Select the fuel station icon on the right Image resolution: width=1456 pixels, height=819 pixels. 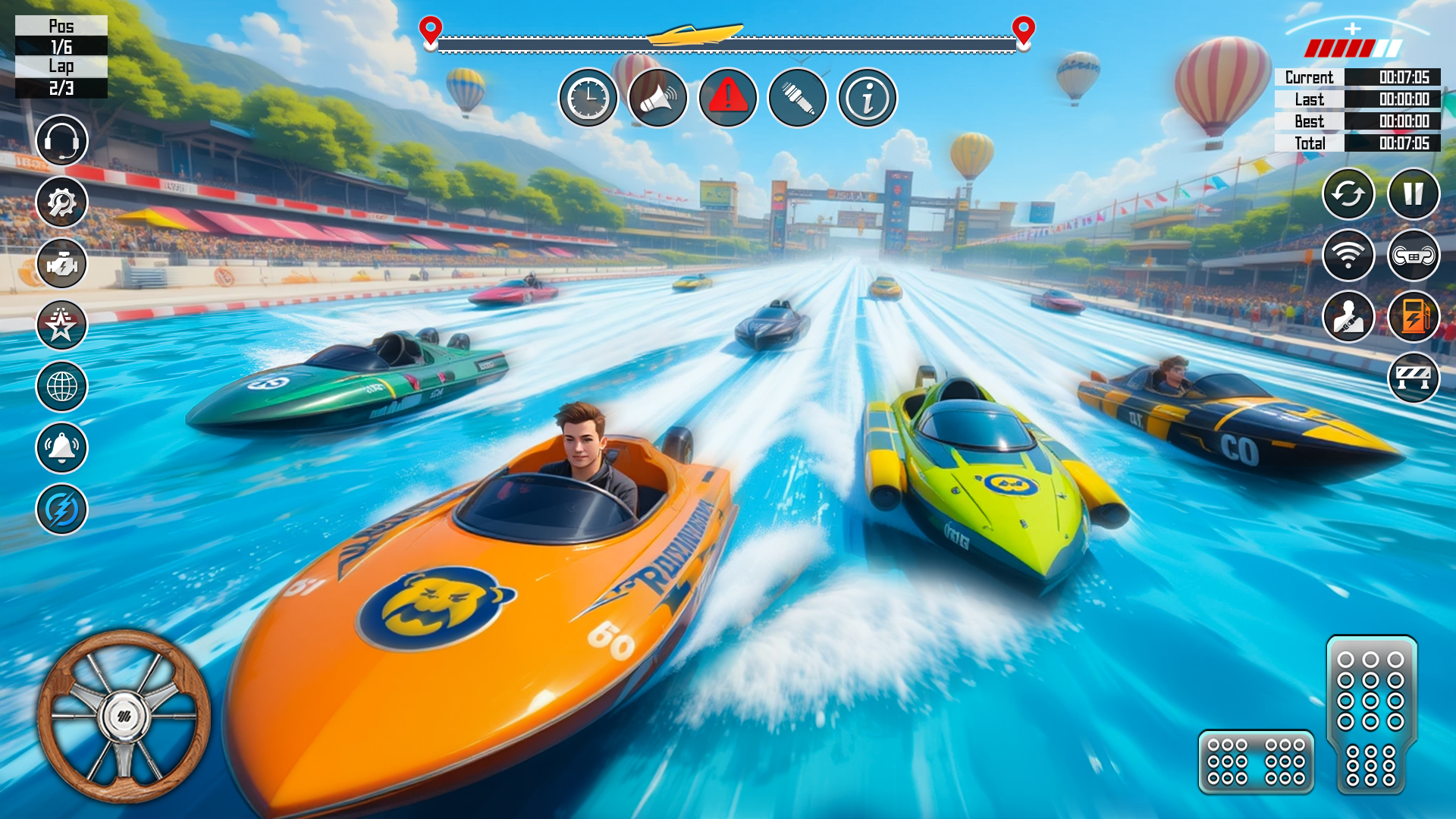pyautogui.click(x=1415, y=316)
